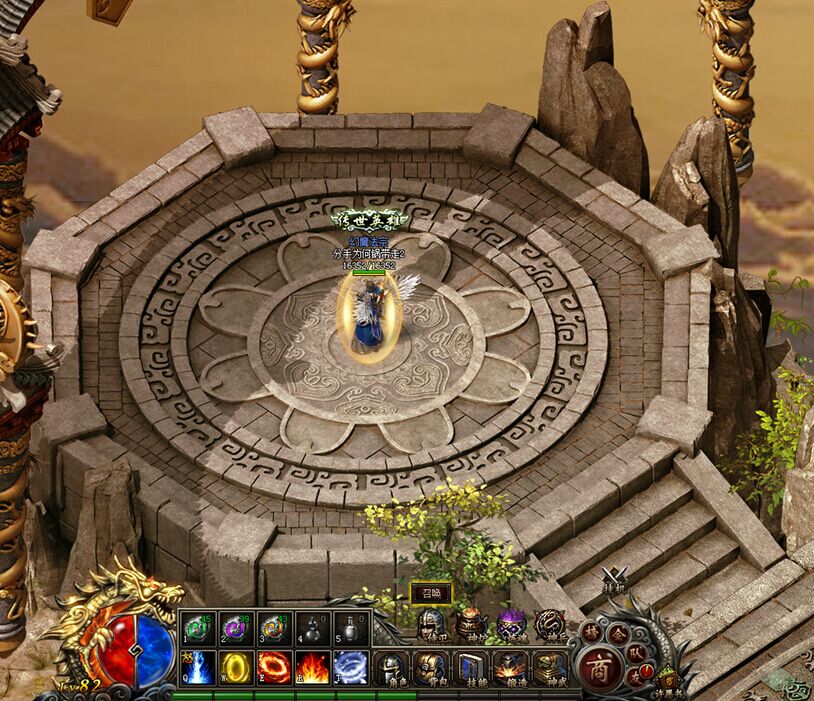Image resolution: width=814 pixels, height=701 pixels.
Task: Cast the golden ring shield skill
Action: pos(236,667)
